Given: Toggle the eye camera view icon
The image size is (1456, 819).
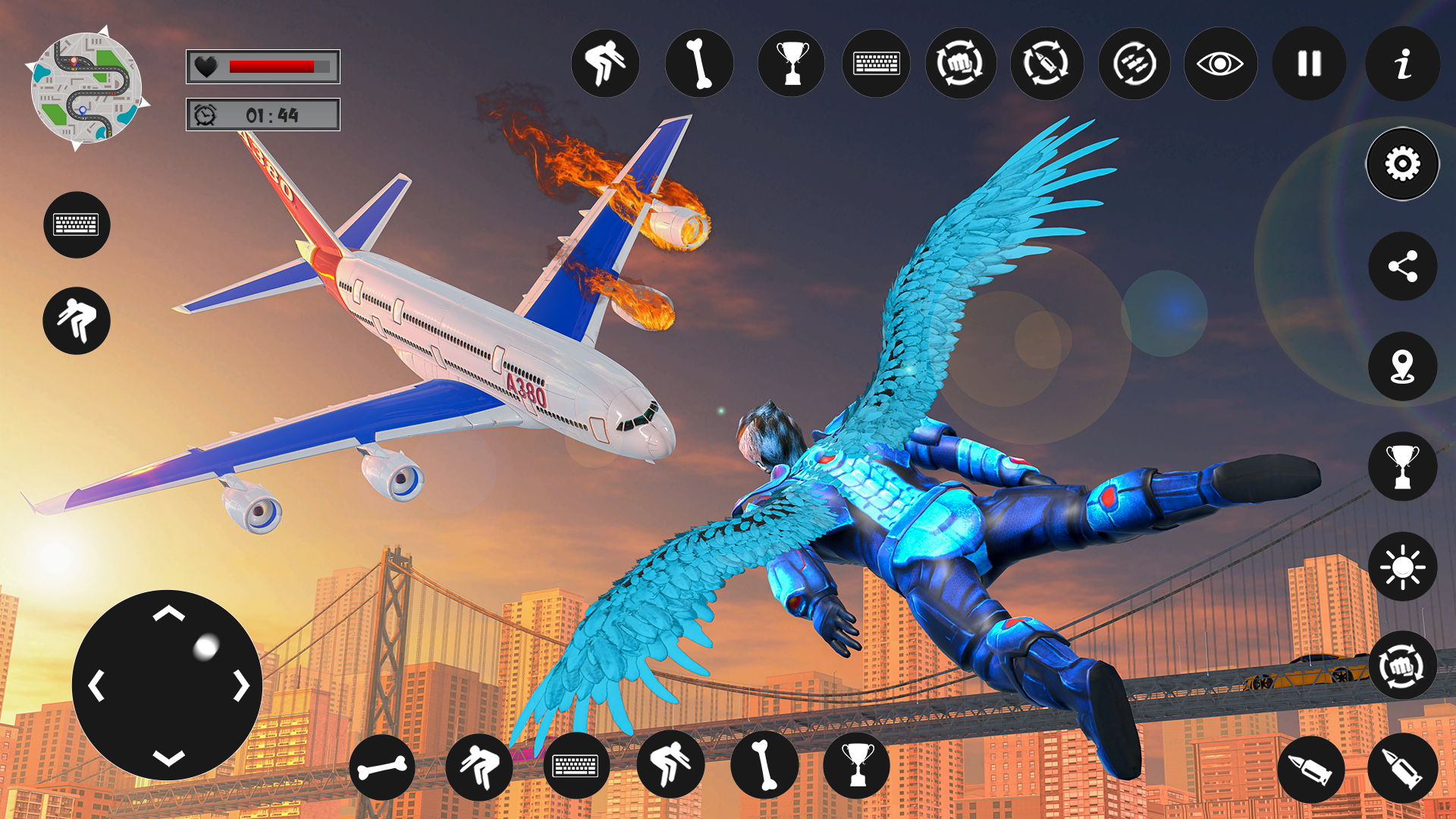Looking at the screenshot, I should 1219,64.
